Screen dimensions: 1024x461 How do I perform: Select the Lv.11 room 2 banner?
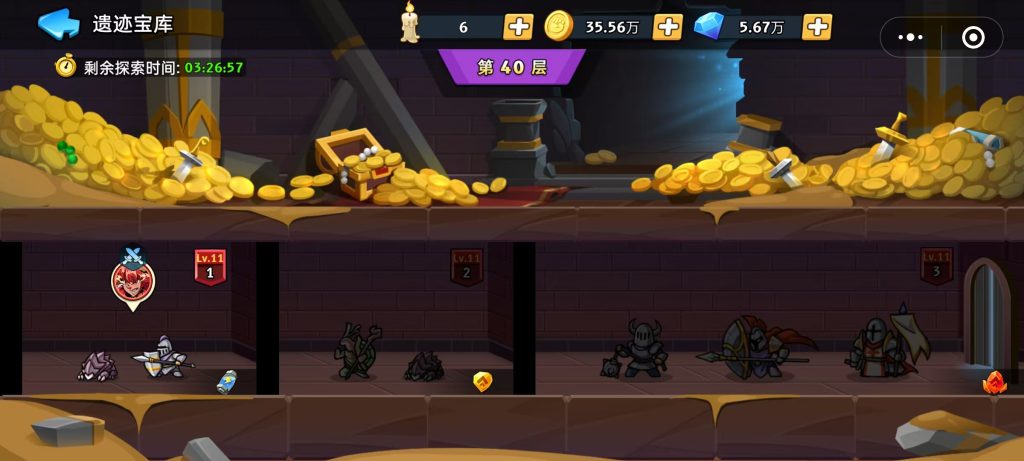466,267
